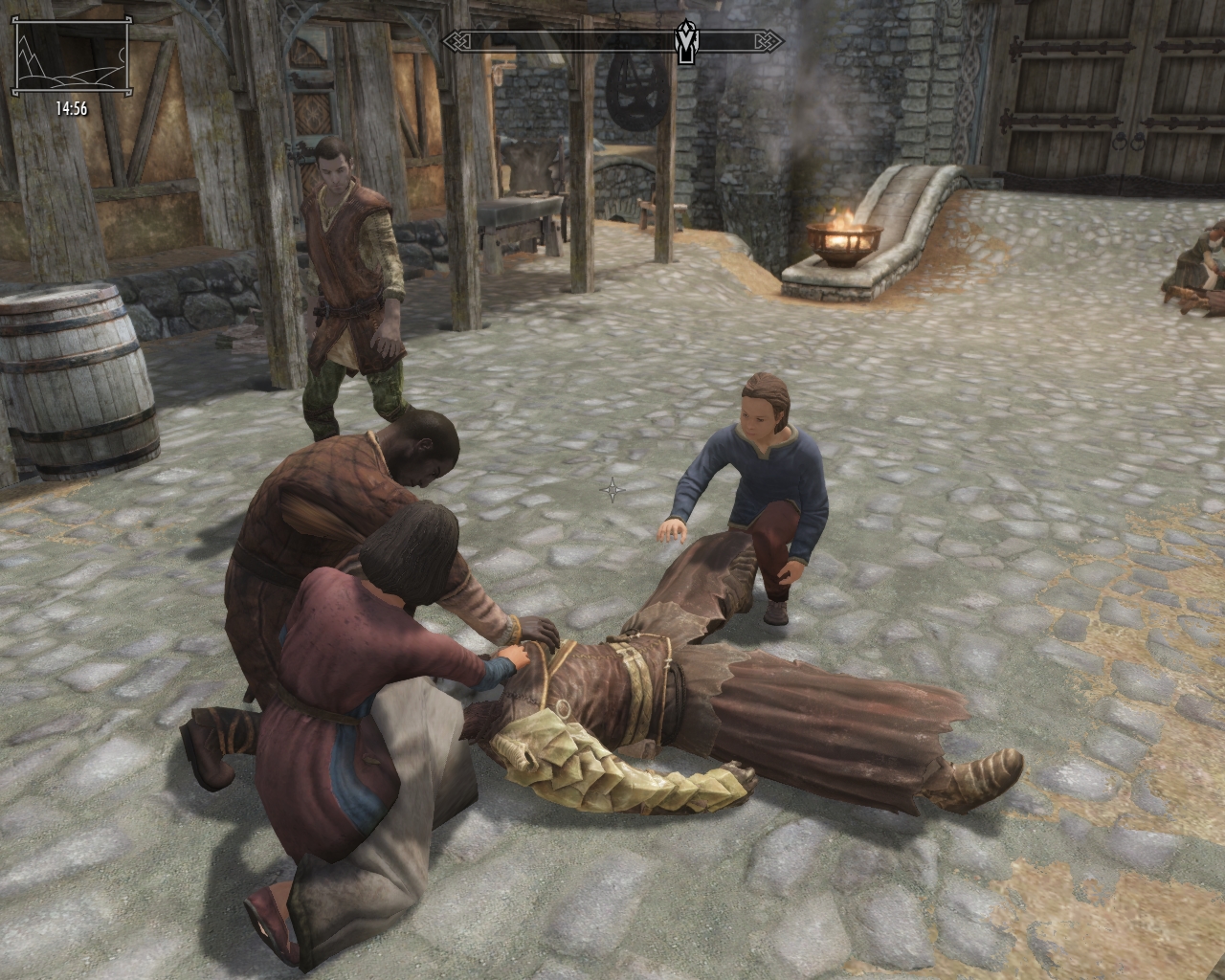The image size is (1225, 980).
Task: Click the quest marker on the compass
Action: (x=685, y=42)
